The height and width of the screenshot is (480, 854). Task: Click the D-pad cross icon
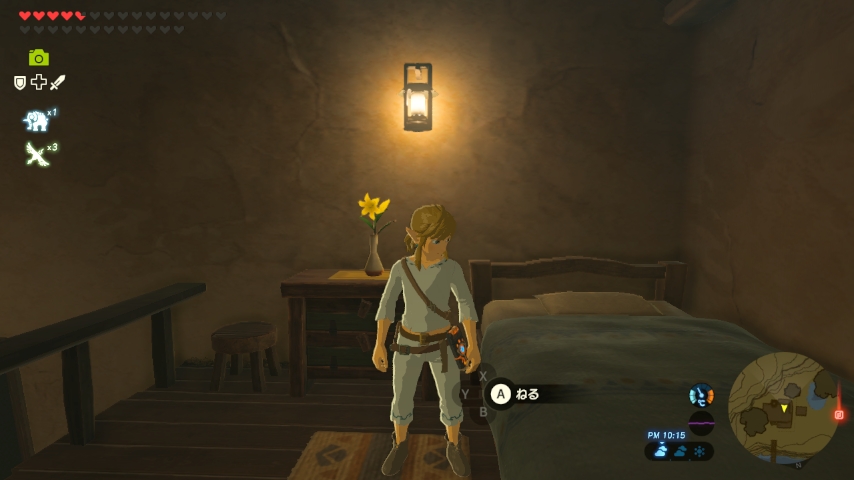(x=38, y=83)
